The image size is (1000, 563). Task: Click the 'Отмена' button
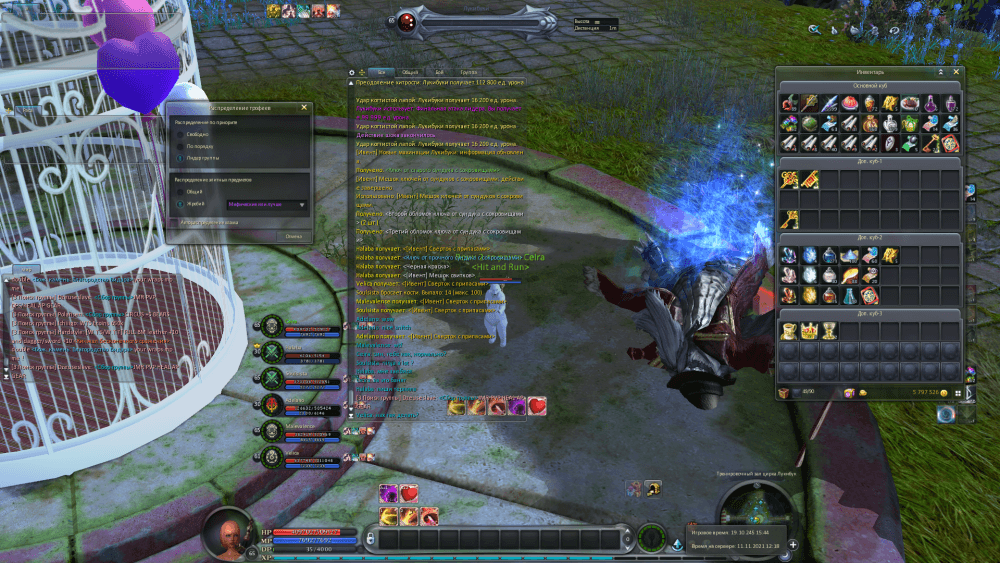pyautogui.click(x=293, y=236)
